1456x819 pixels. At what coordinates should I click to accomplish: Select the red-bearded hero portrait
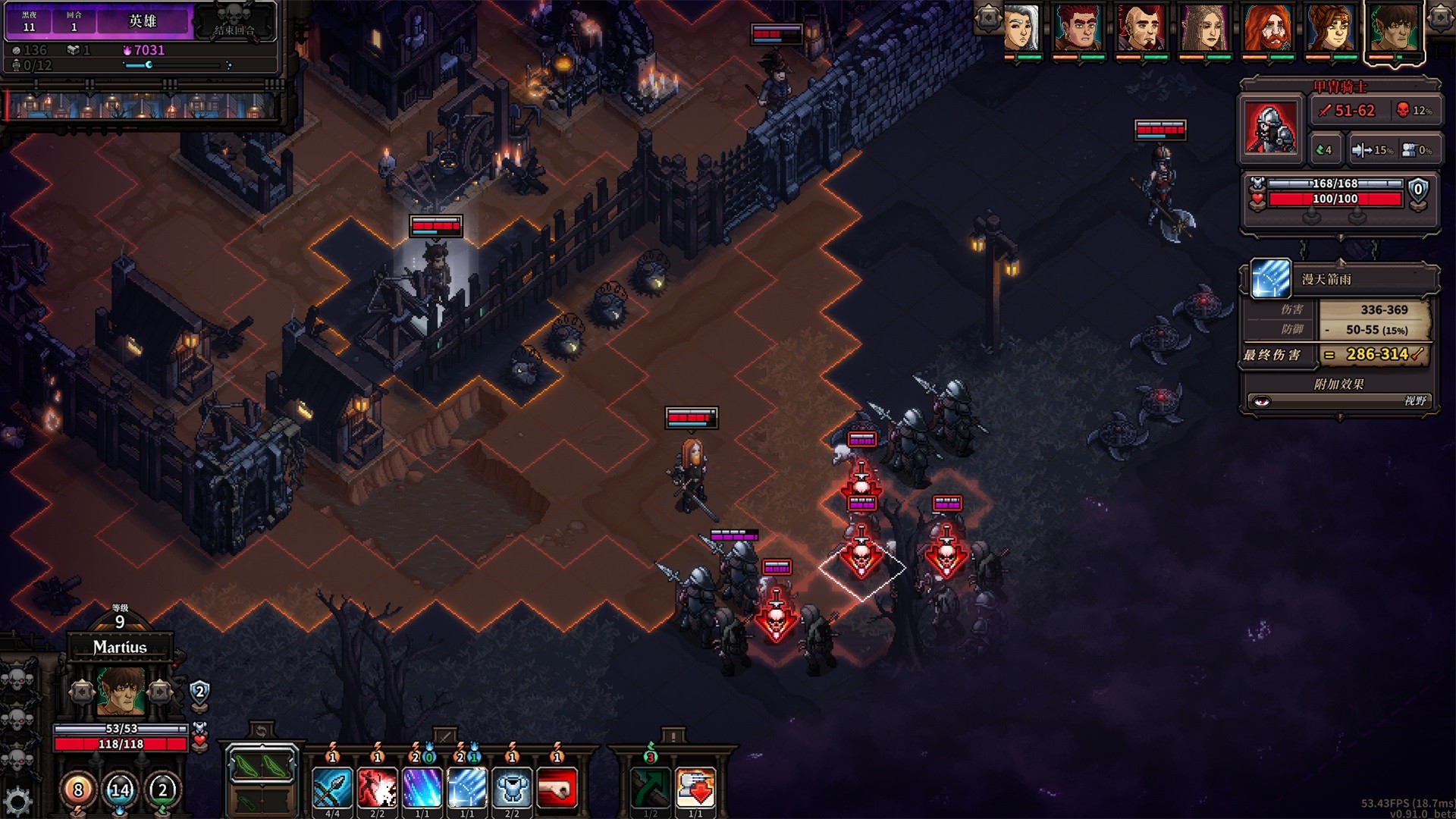(1269, 29)
